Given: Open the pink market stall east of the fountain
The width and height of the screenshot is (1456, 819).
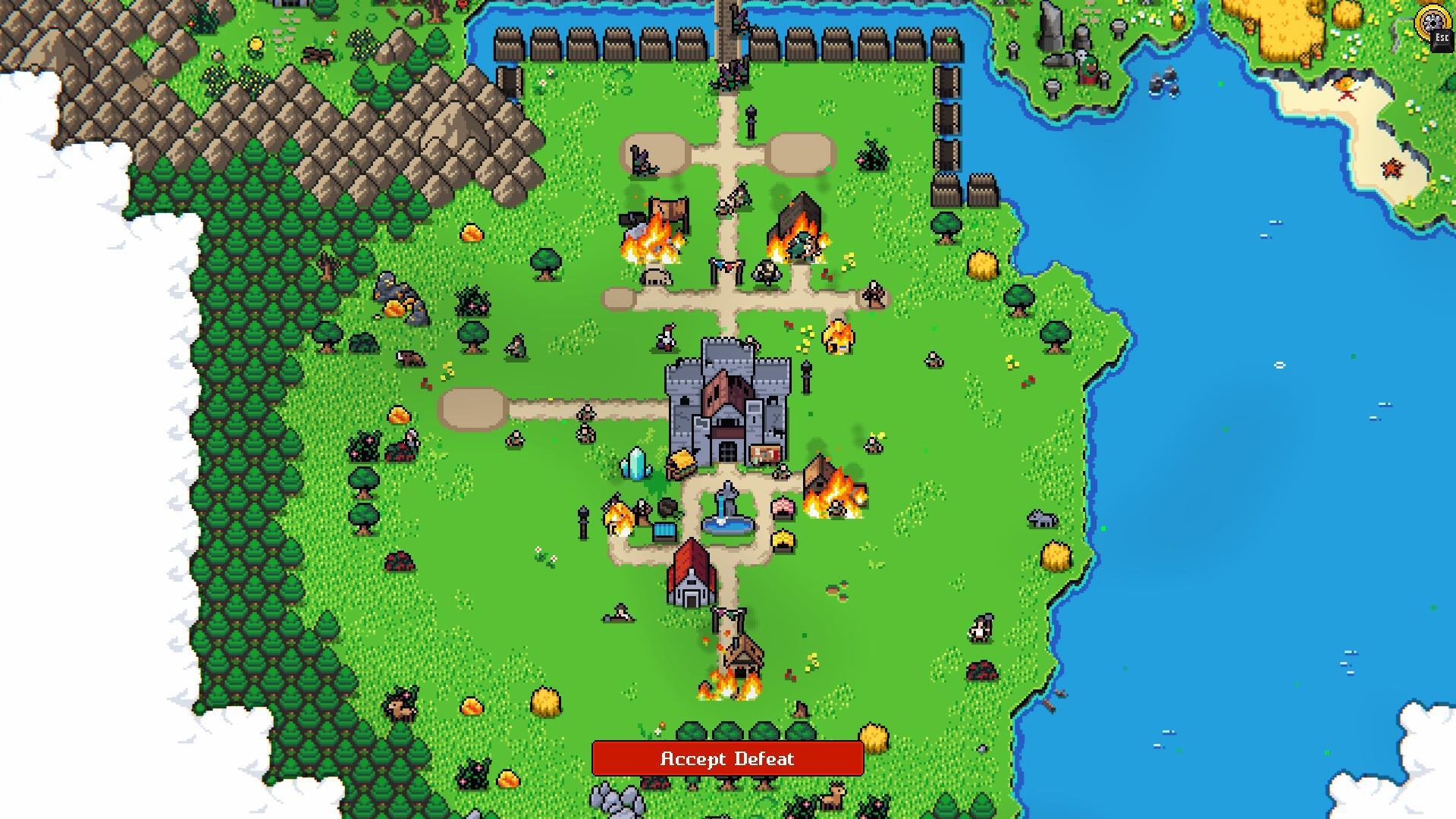Looking at the screenshot, I should pos(783,510).
